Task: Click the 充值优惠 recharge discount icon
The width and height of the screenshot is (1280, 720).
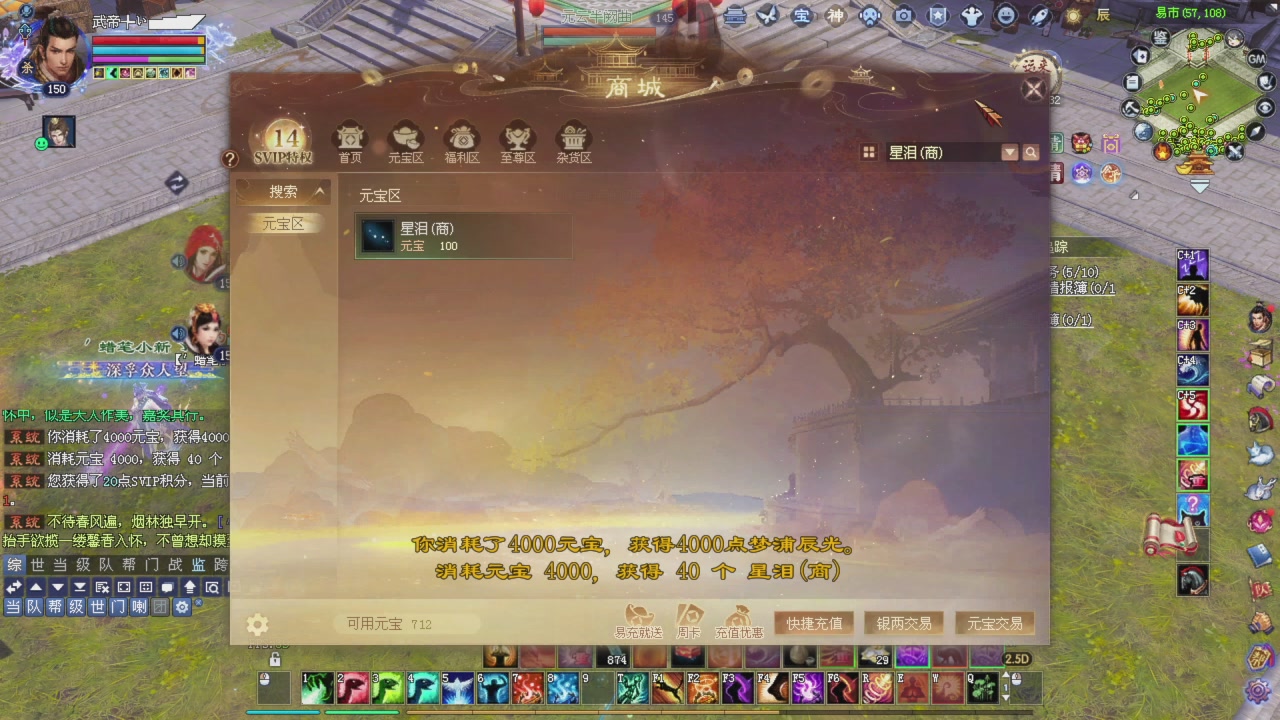Action: pyautogui.click(x=738, y=618)
